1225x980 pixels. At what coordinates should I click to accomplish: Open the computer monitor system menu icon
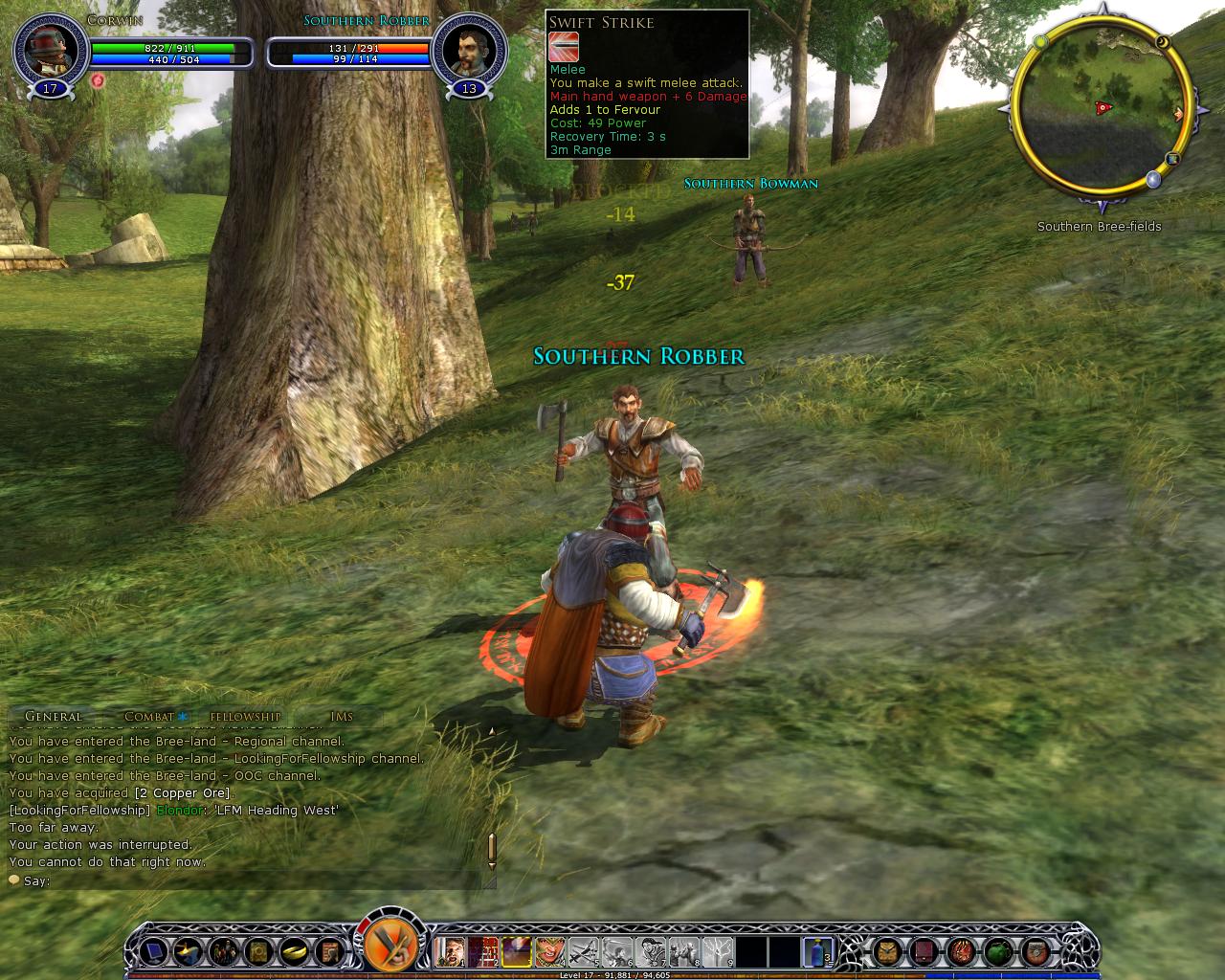(152, 951)
